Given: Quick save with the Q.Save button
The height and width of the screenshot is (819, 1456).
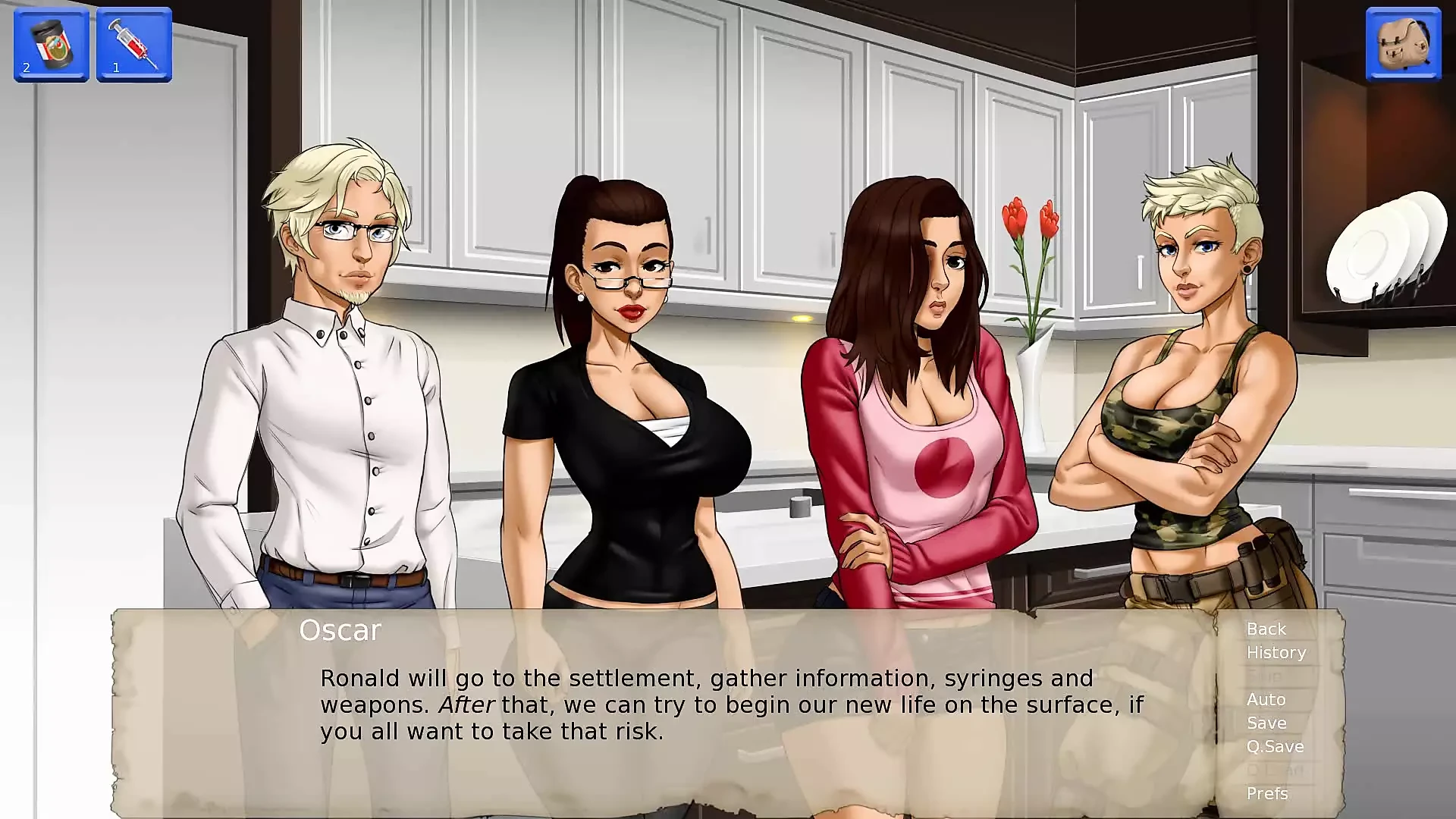Looking at the screenshot, I should [x=1276, y=747].
